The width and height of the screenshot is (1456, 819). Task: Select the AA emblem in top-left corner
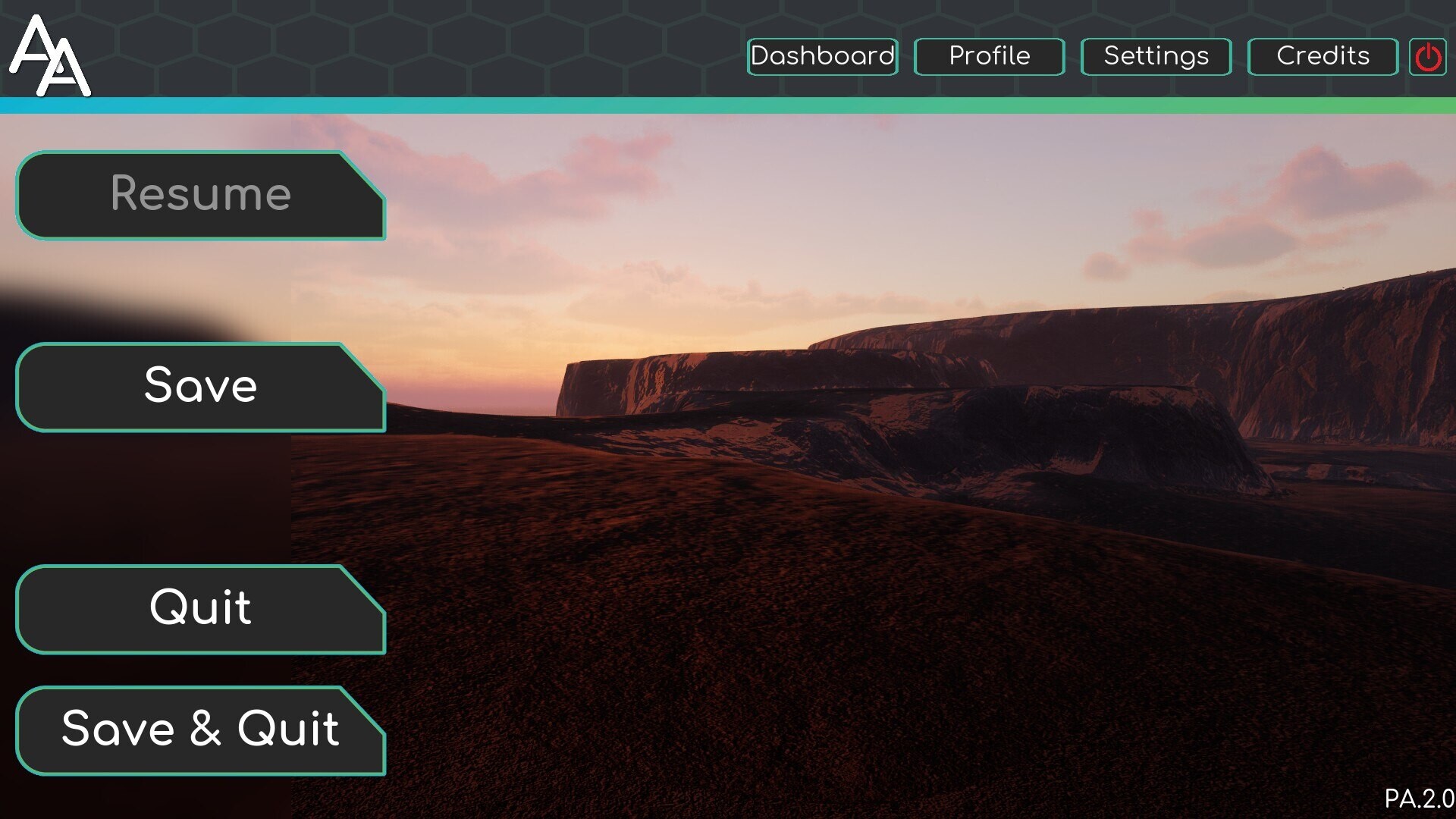(x=50, y=55)
